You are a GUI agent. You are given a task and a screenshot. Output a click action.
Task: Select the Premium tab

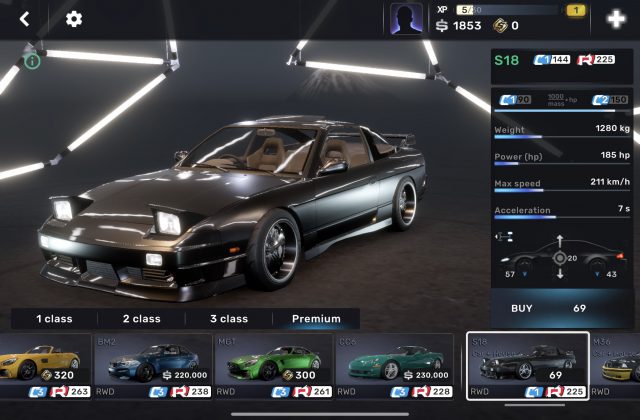316,319
